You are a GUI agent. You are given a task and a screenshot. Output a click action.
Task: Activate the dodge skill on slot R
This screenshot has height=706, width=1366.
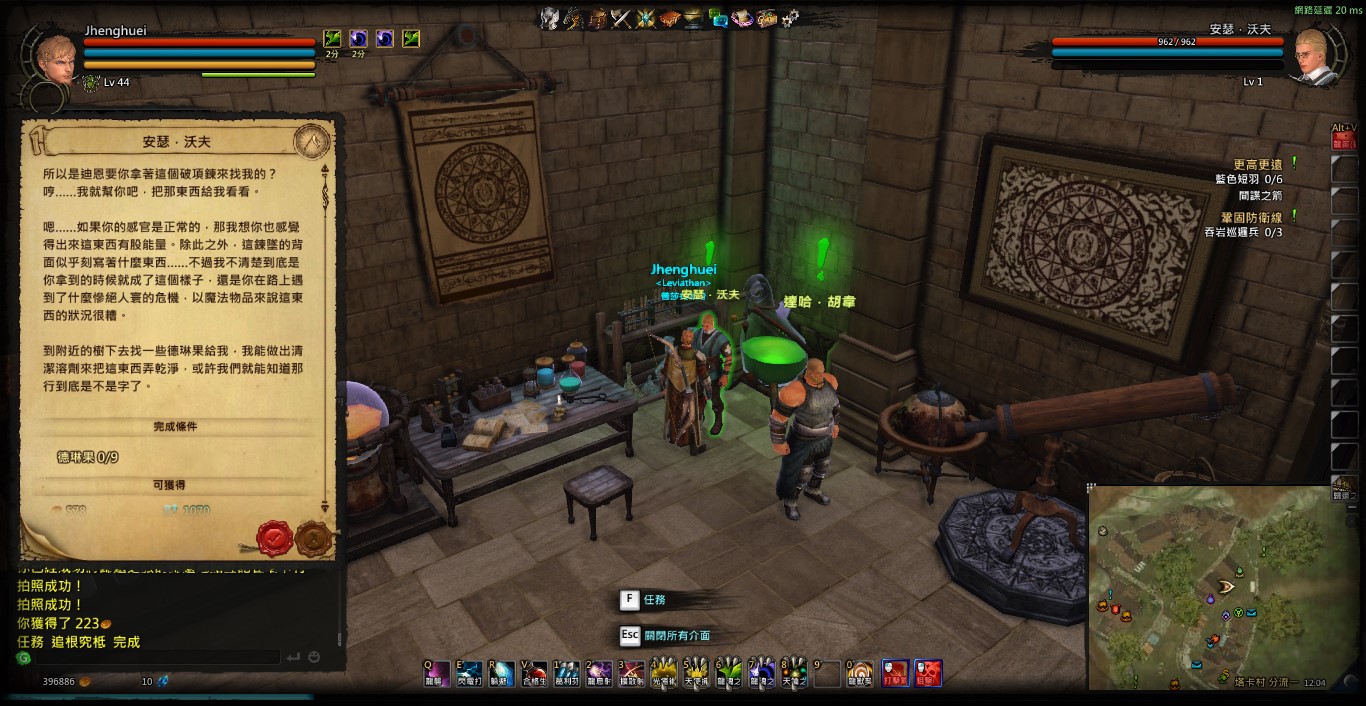coord(503,673)
